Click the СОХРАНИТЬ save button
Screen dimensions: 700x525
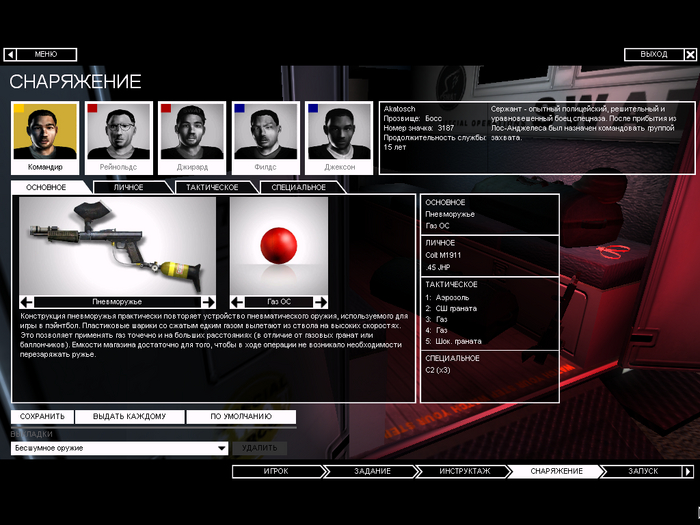(x=42, y=416)
